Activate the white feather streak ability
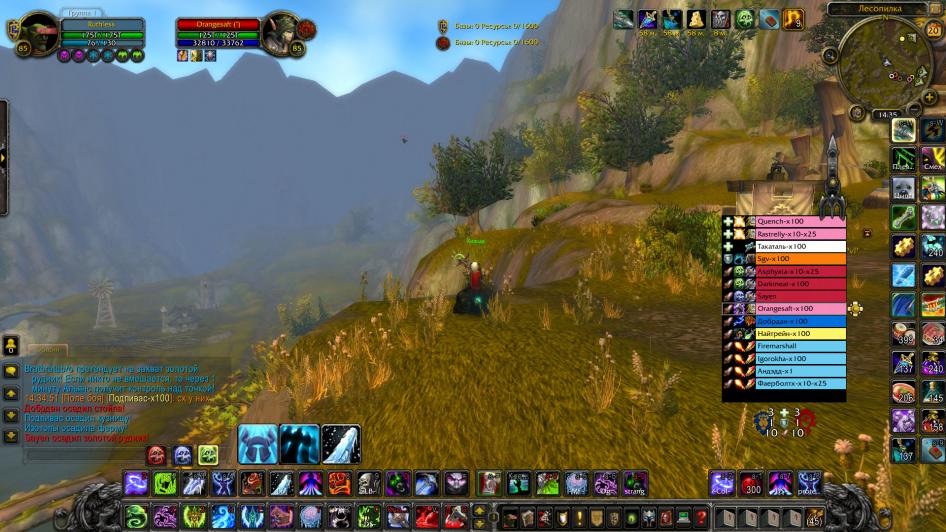This screenshot has height=532, width=946. [341, 444]
